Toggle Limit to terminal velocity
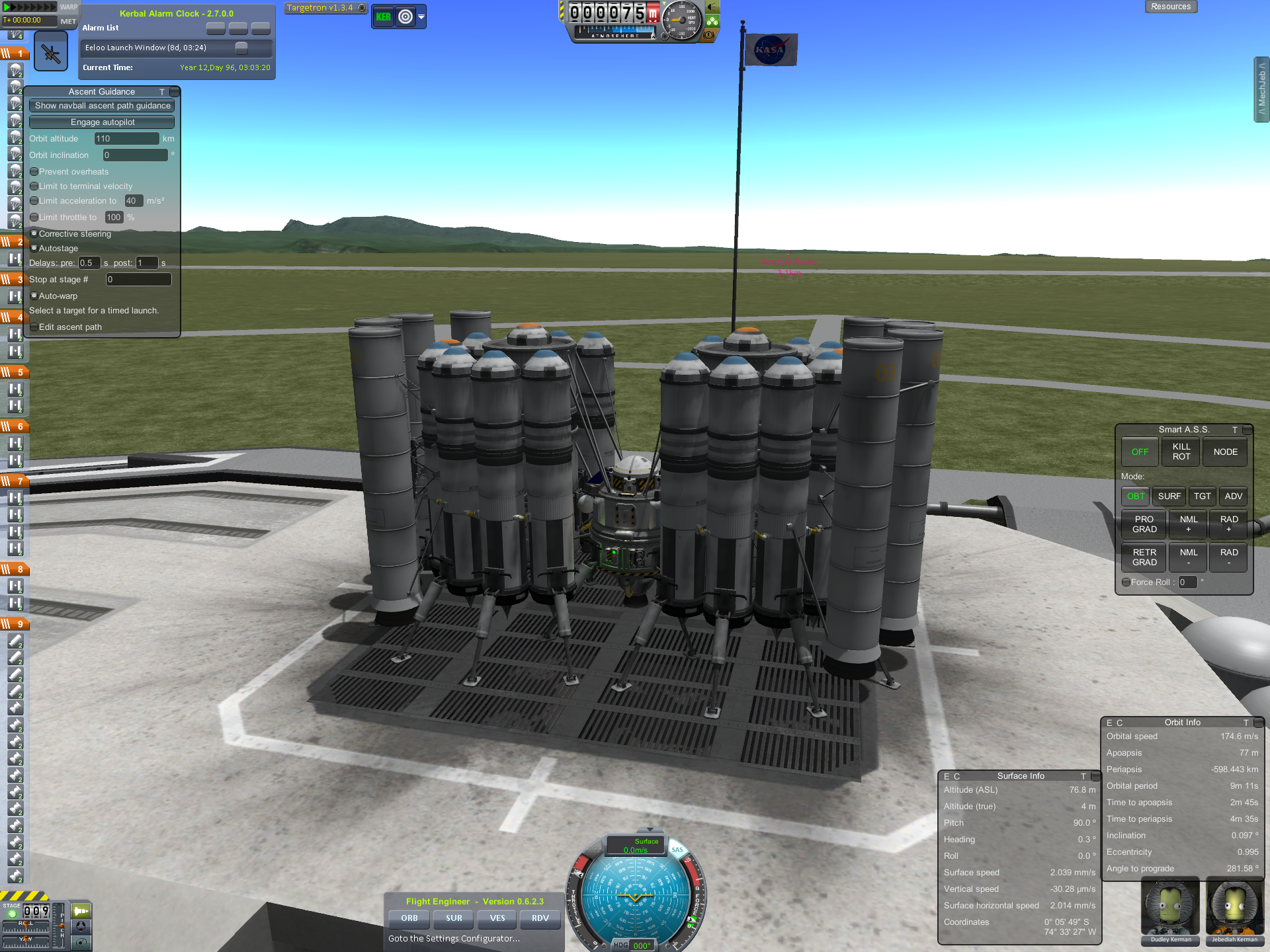 (x=34, y=186)
